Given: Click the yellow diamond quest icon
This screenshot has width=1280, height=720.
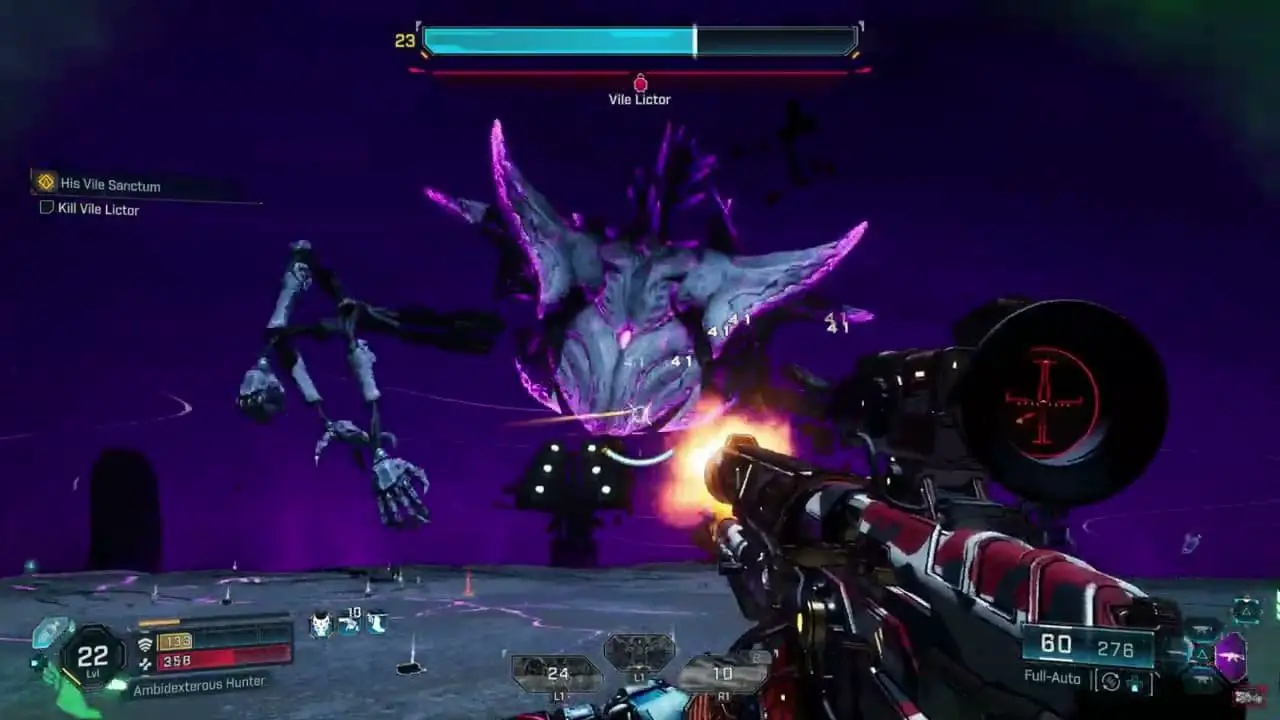Looking at the screenshot, I should pos(45,182).
